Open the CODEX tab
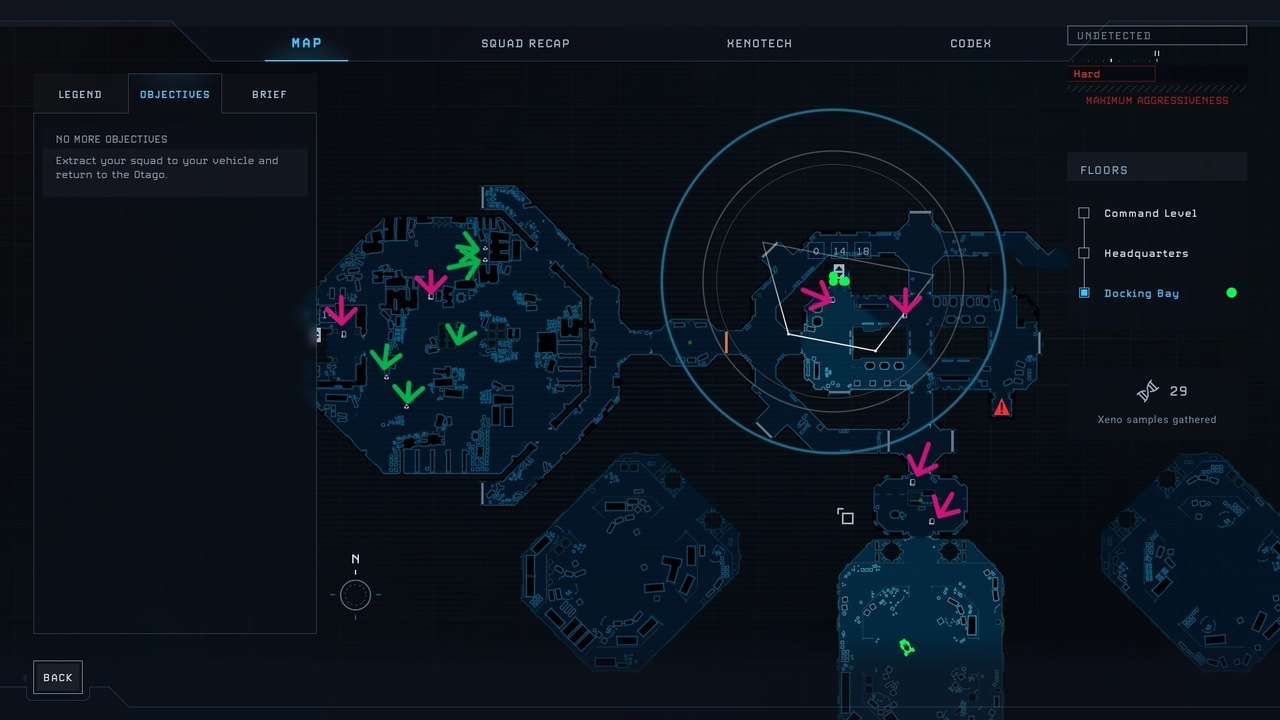 click(x=969, y=43)
